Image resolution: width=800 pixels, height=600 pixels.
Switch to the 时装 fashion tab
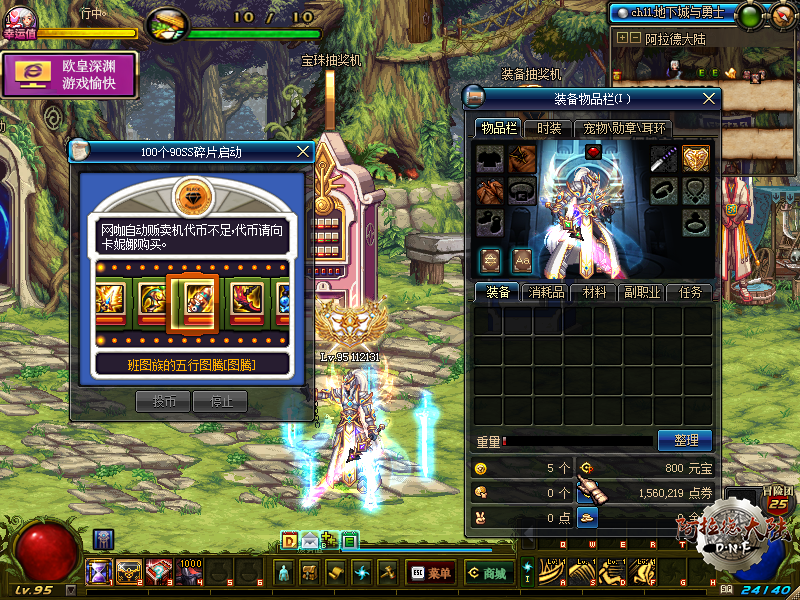coord(549,128)
